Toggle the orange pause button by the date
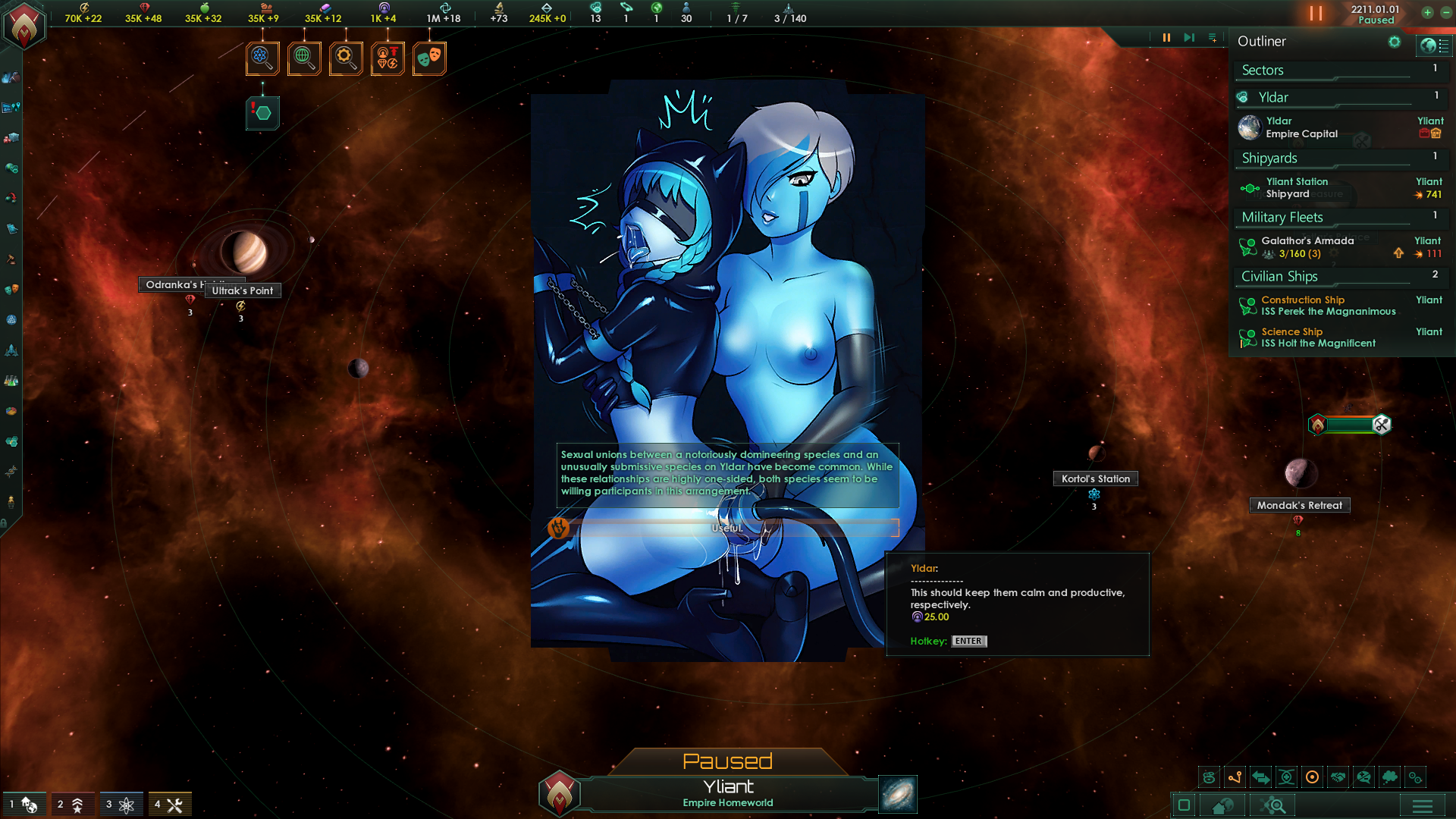 pyautogui.click(x=1316, y=14)
